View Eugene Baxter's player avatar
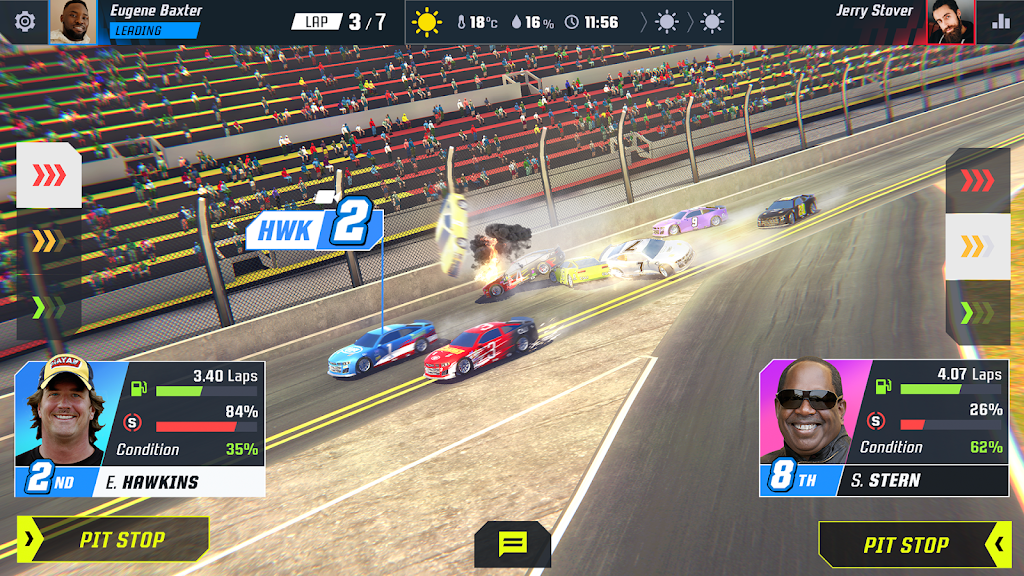This screenshot has height=576, width=1024. (x=72, y=22)
